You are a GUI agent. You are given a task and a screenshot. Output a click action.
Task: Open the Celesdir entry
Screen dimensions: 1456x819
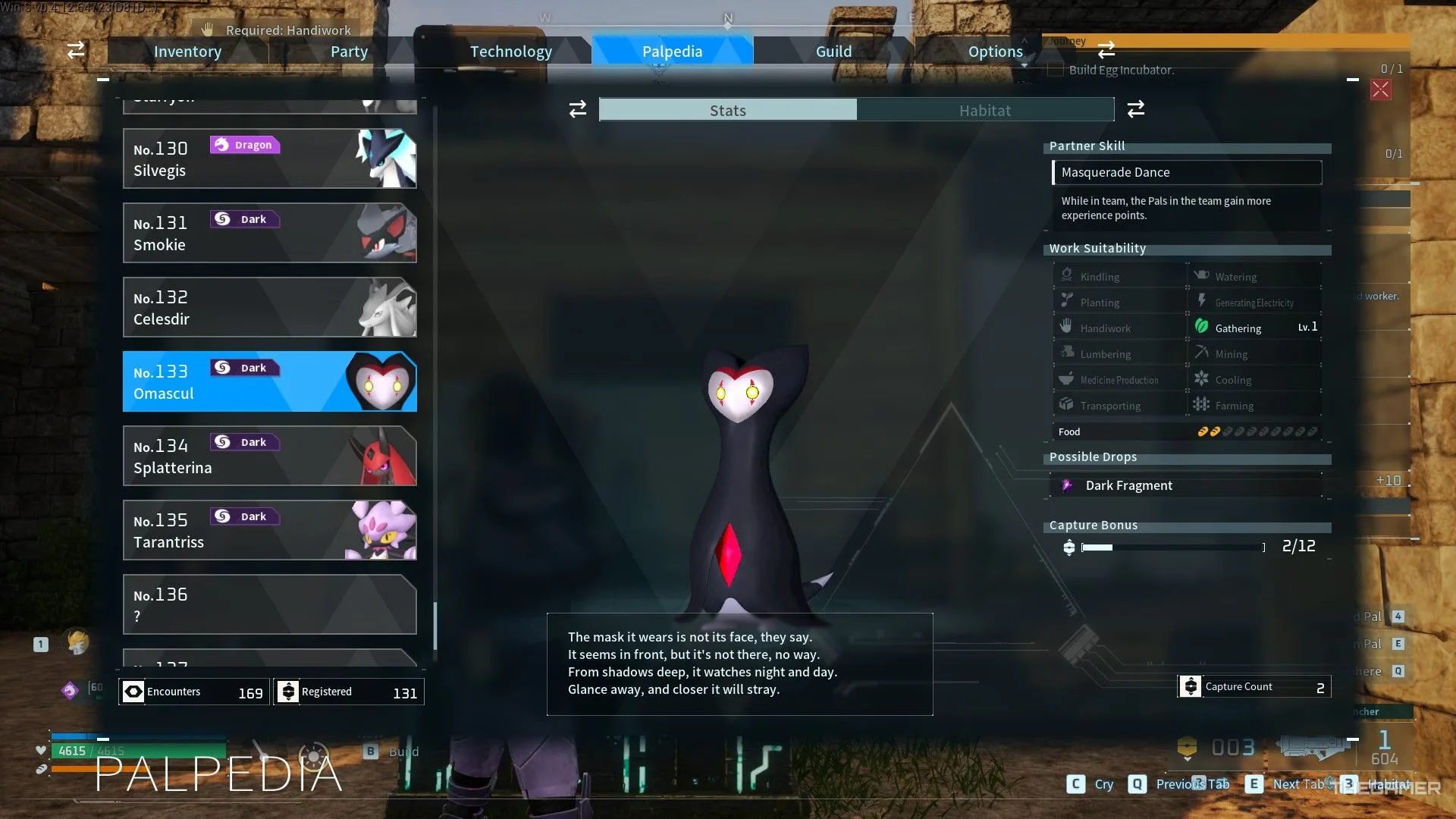[269, 307]
